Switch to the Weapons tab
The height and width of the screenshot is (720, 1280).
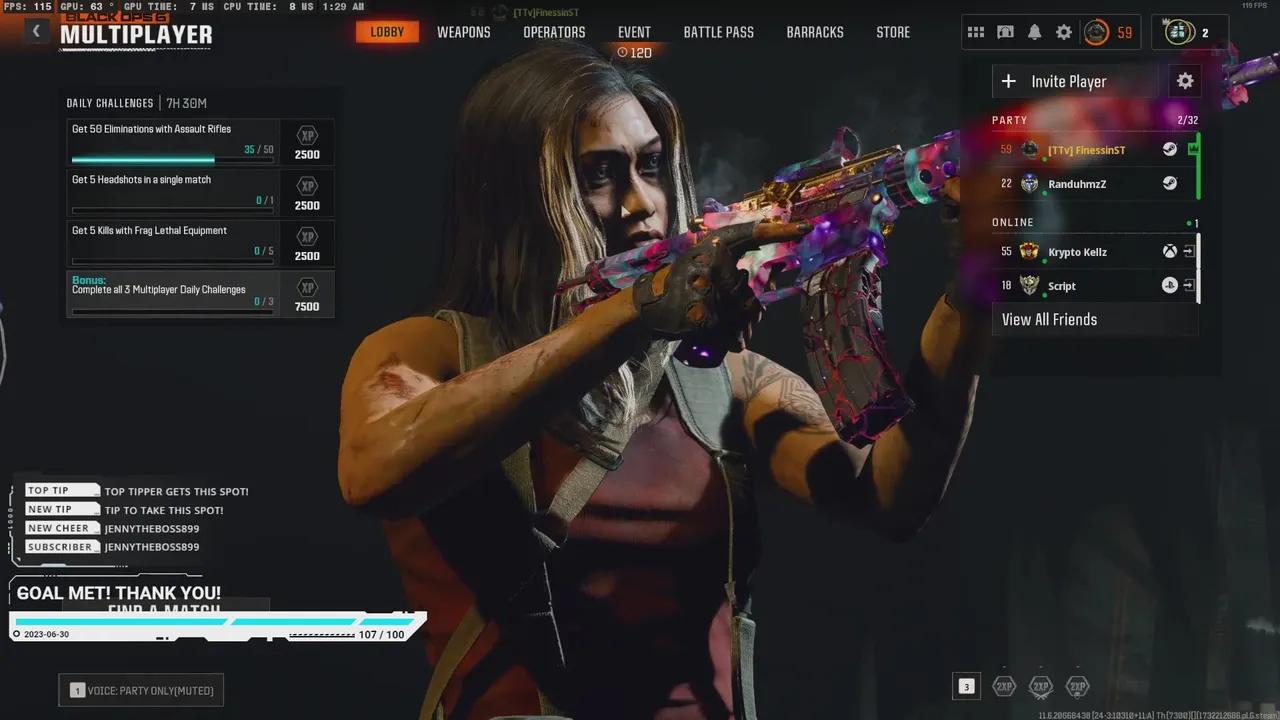tap(463, 31)
